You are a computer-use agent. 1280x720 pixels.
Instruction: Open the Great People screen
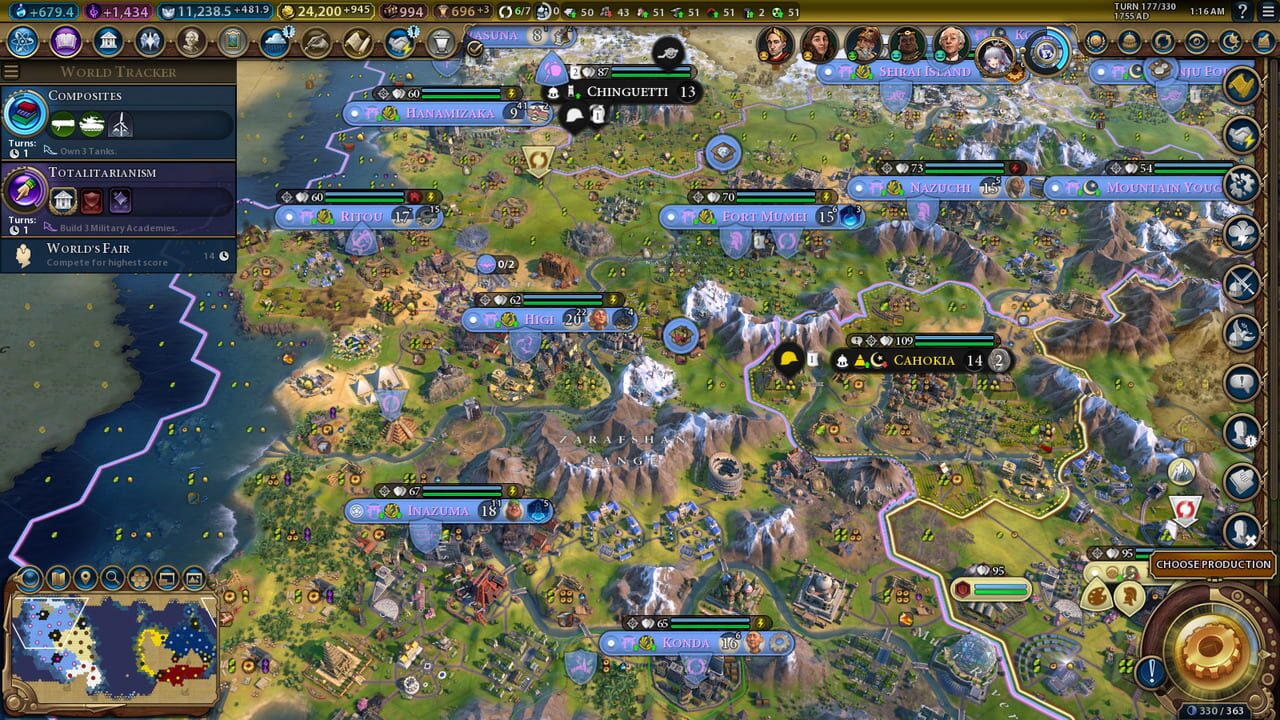[x=191, y=42]
